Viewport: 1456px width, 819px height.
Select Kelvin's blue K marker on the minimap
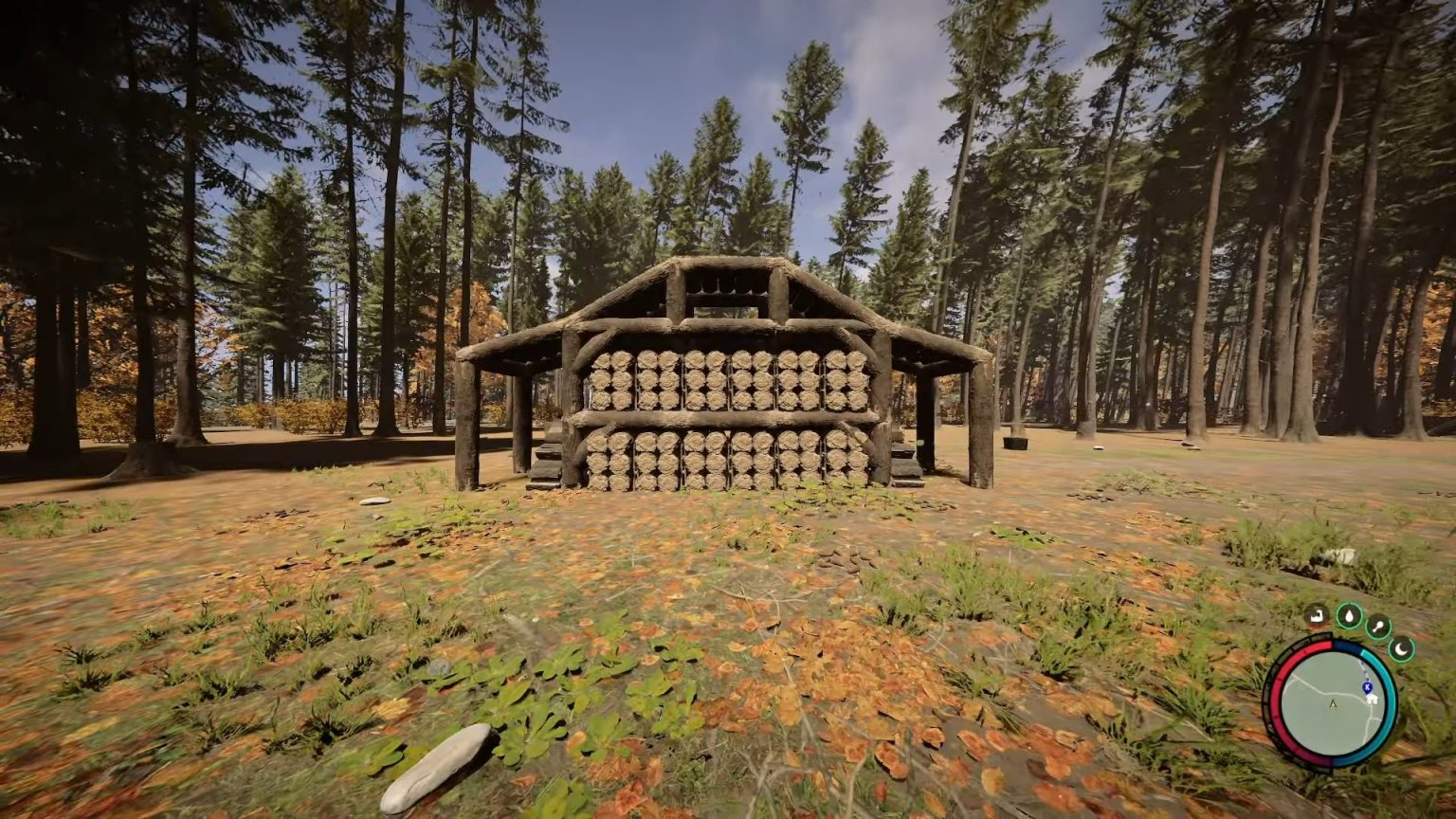pos(1366,686)
